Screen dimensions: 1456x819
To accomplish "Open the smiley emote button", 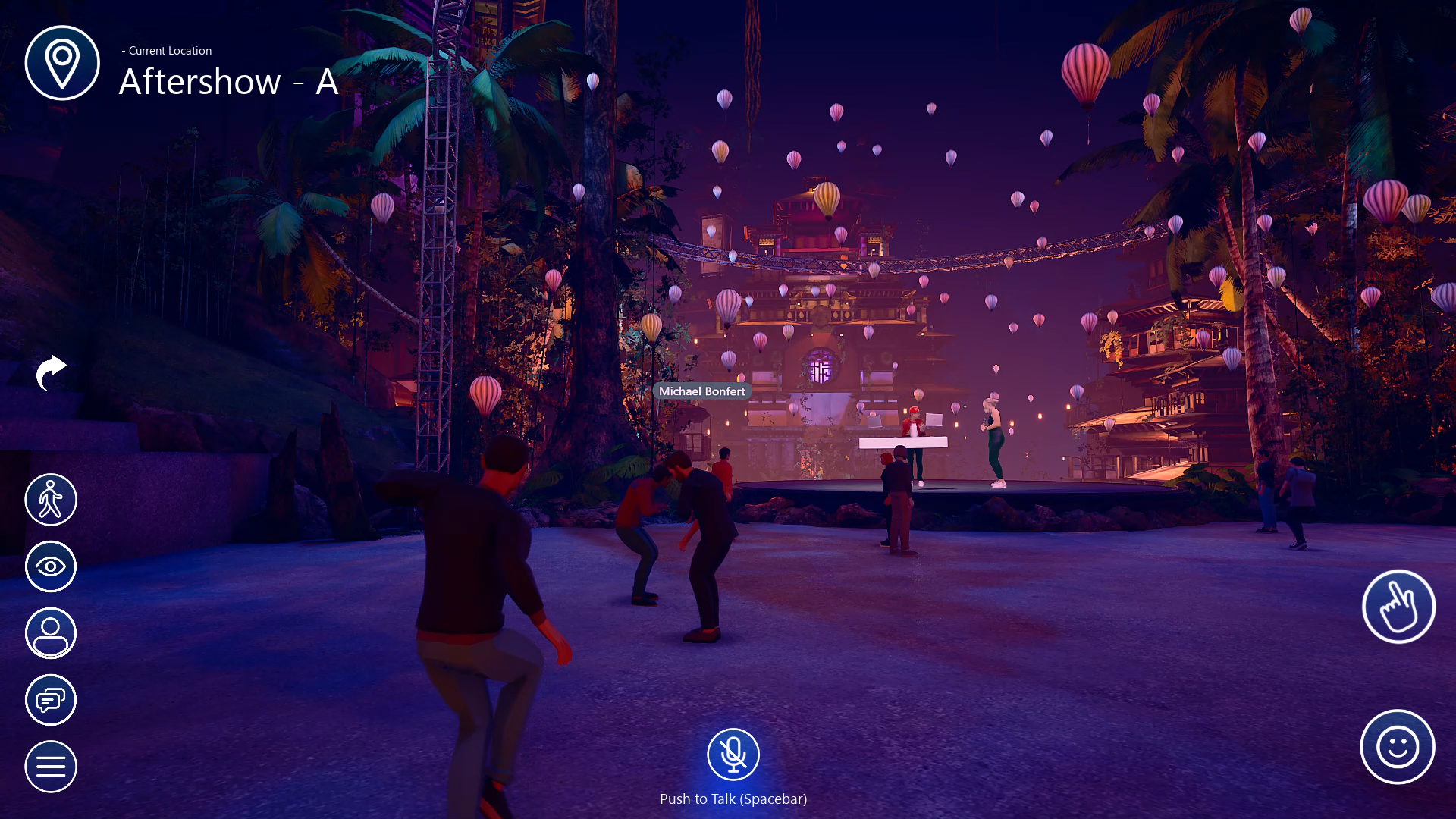I will (x=1397, y=747).
